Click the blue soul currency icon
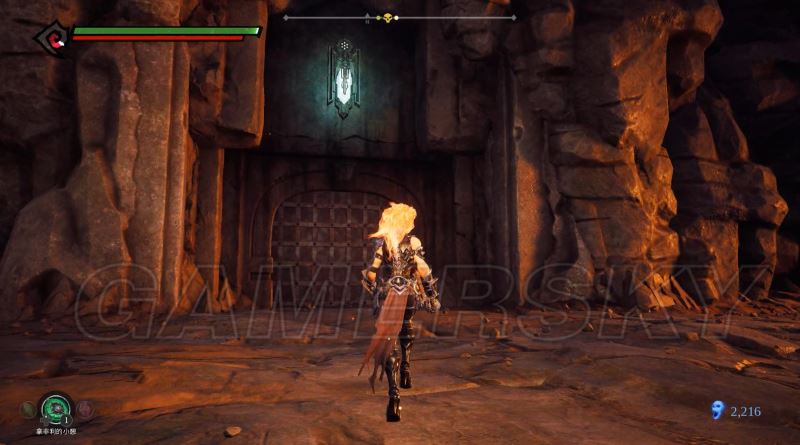Image resolution: width=800 pixels, height=445 pixels. [715, 409]
